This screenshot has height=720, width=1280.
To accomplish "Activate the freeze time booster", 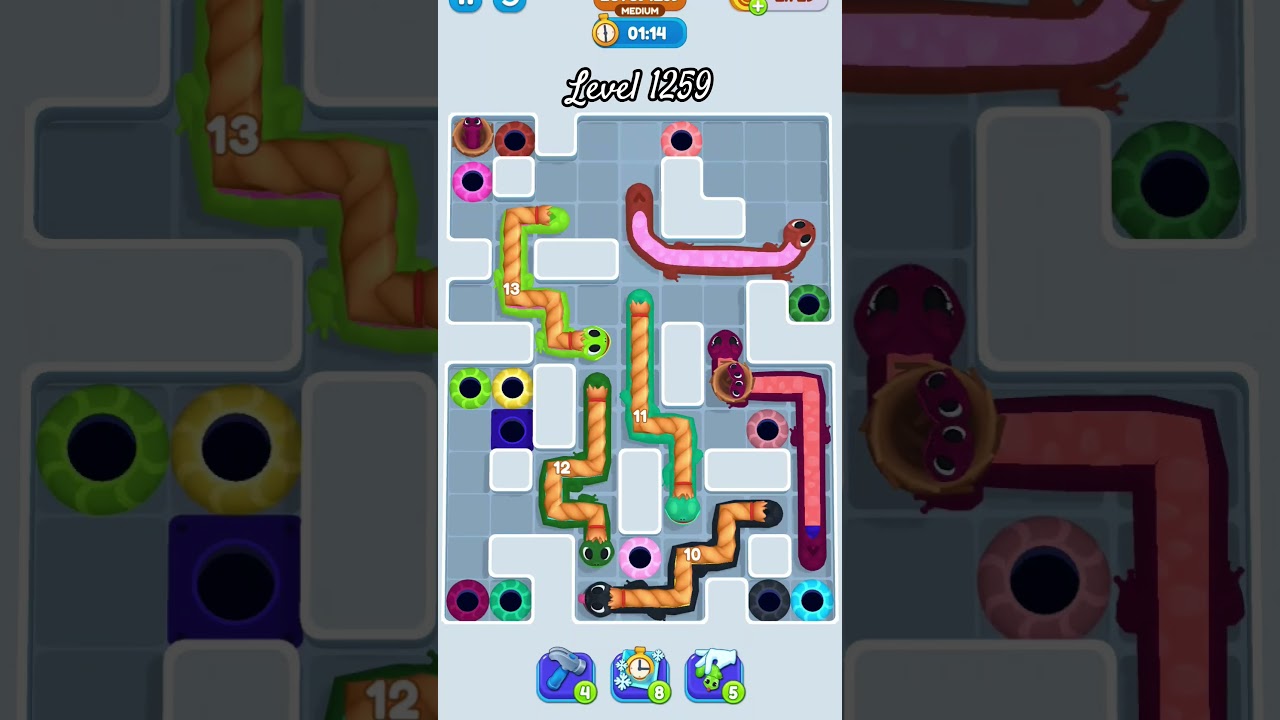I will (x=640, y=675).
